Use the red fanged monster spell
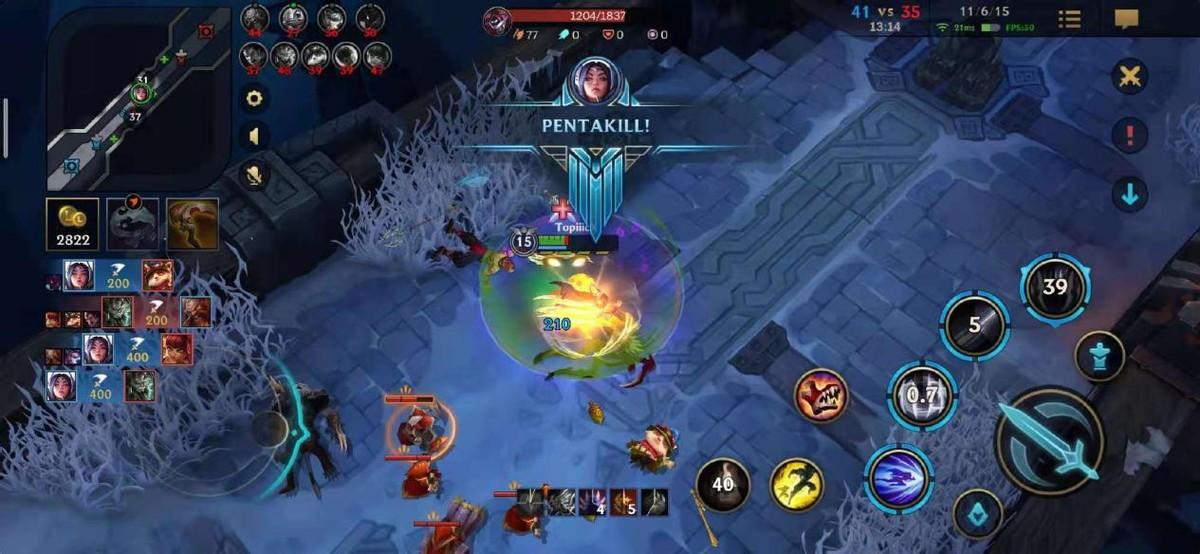The width and height of the screenshot is (1200, 554). pyautogui.click(x=822, y=395)
